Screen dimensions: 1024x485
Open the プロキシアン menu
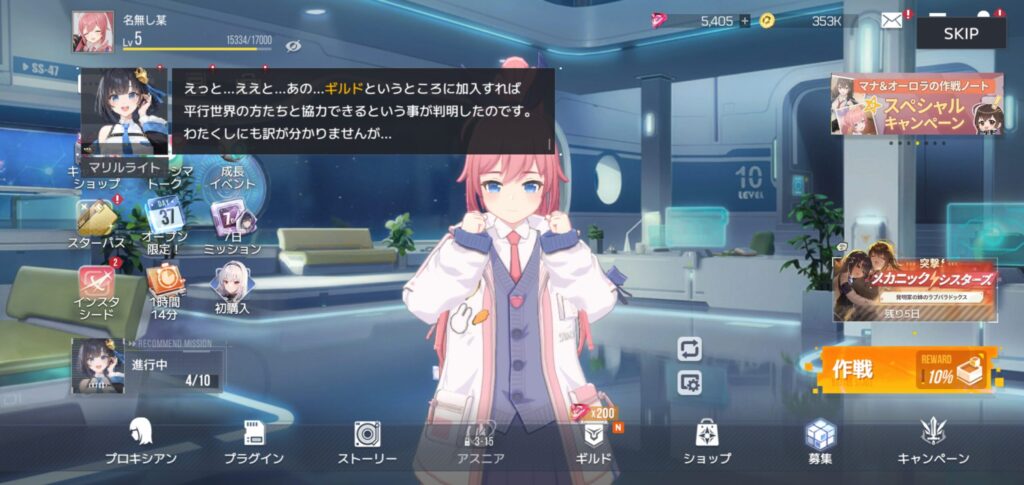coord(141,439)
